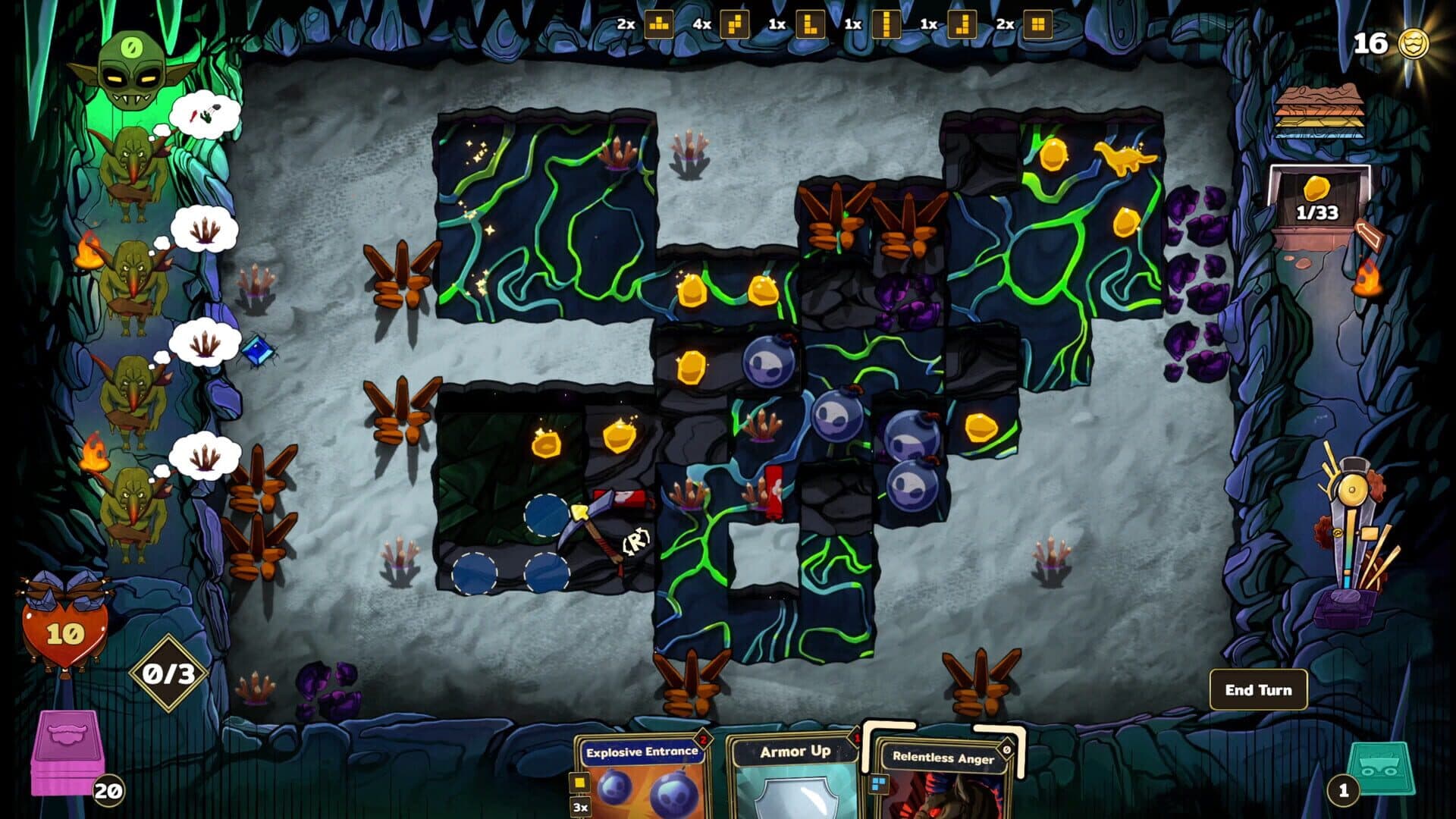
Task: Select the 4x zigzag block piece
Action: click(x=735, y=24)
